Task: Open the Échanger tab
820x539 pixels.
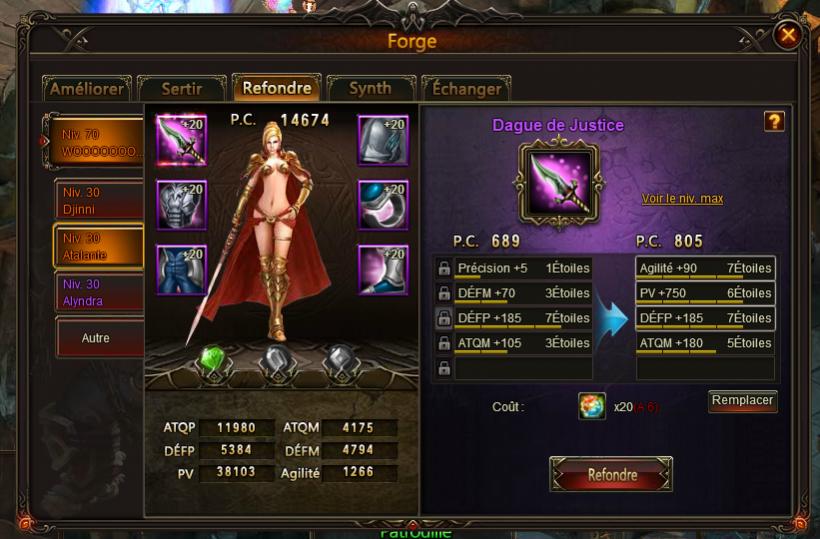Action: 466,89
